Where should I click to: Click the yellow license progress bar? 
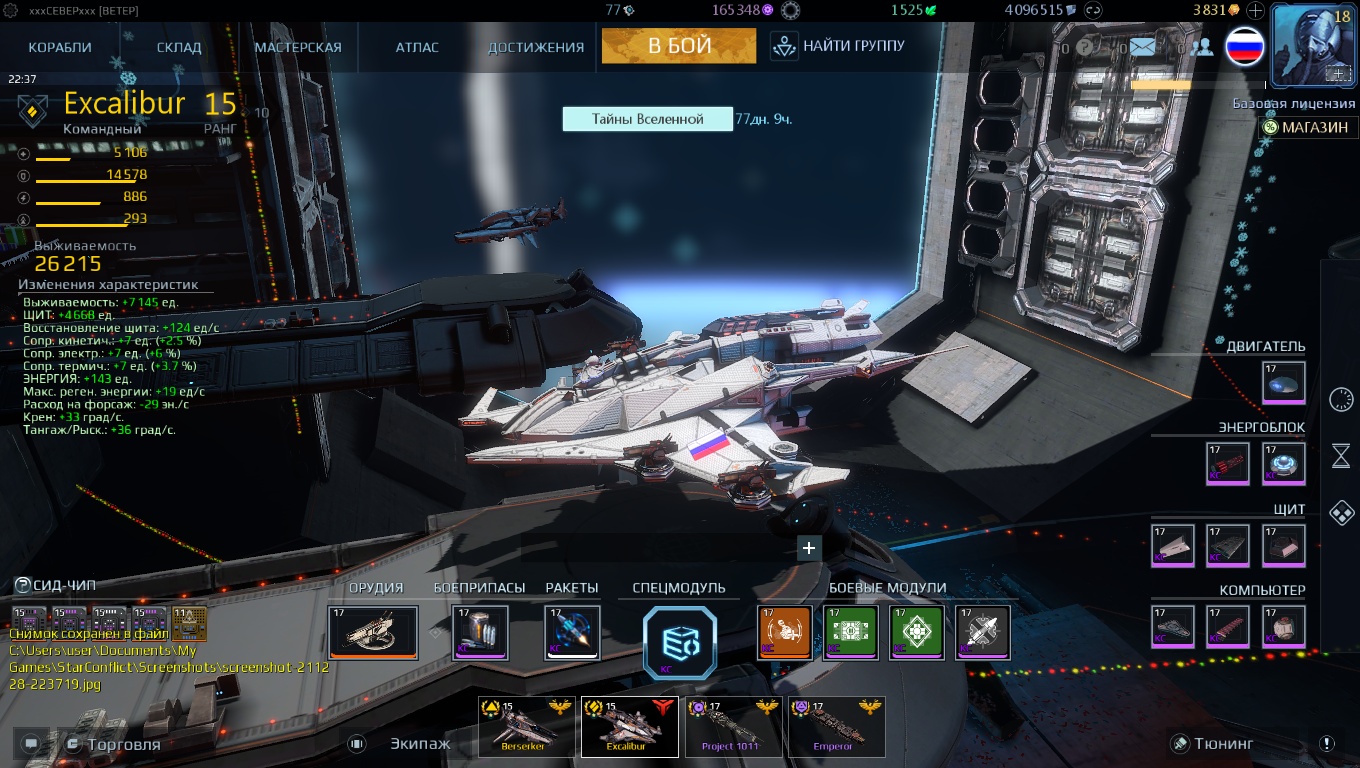tap(1160, 85)
